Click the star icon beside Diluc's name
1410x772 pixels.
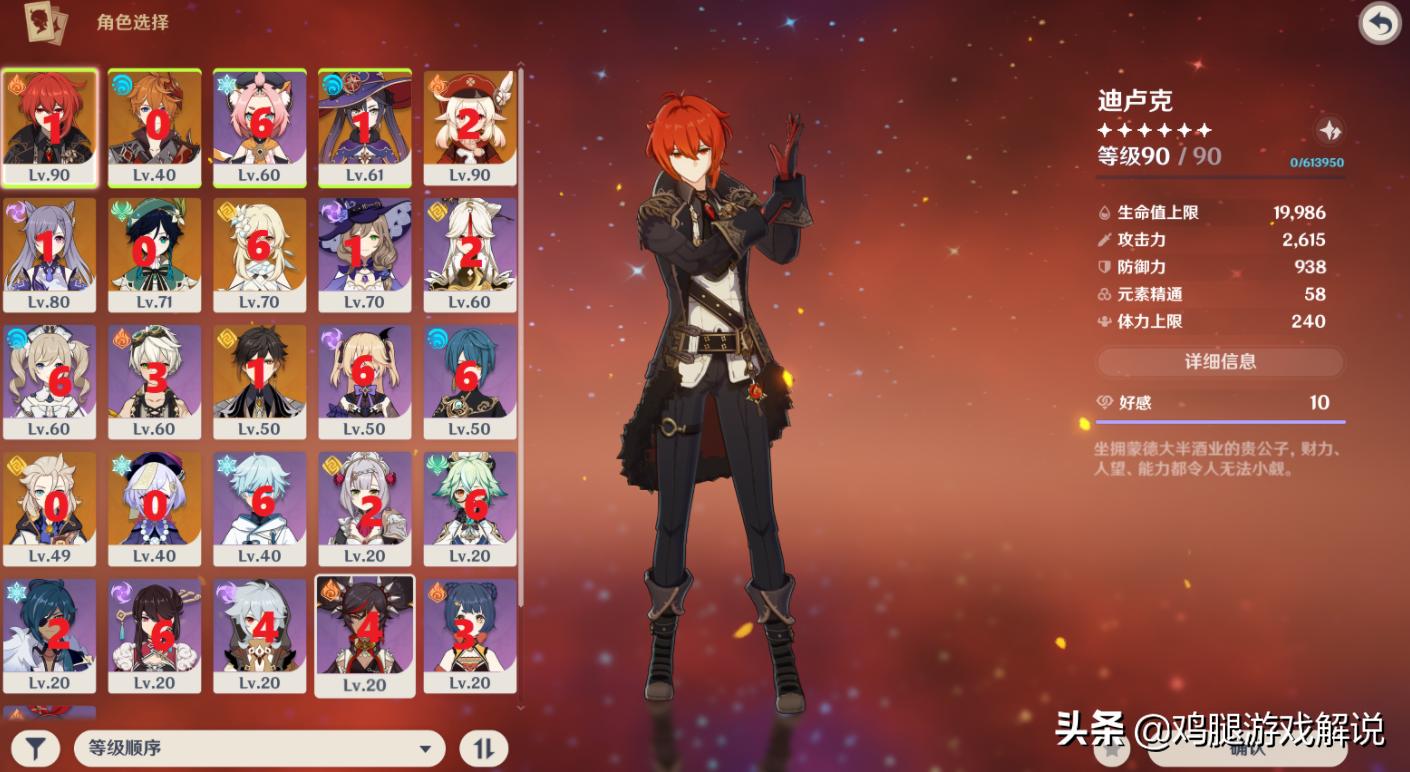(x=1329, y=131)
